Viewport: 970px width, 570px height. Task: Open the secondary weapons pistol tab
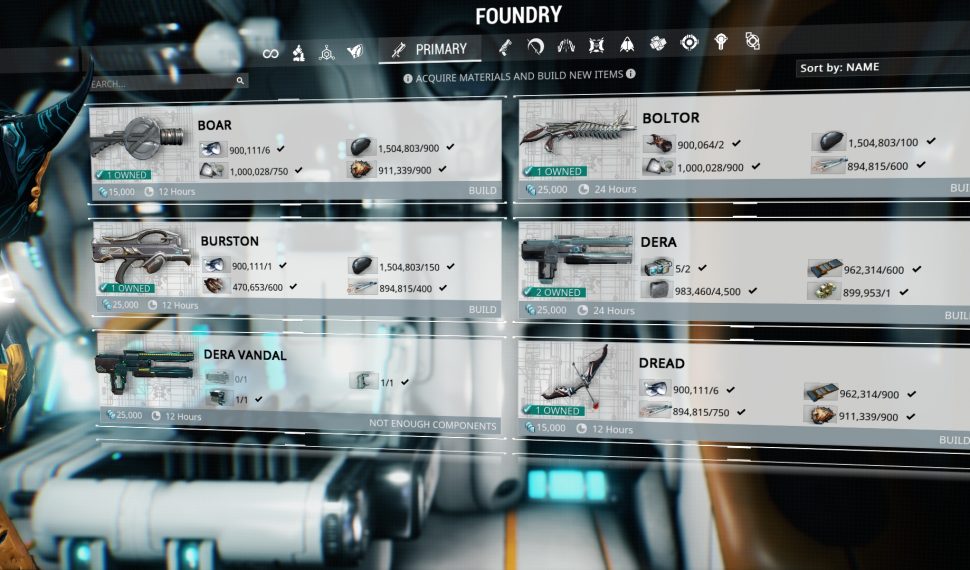coord(505,46)
